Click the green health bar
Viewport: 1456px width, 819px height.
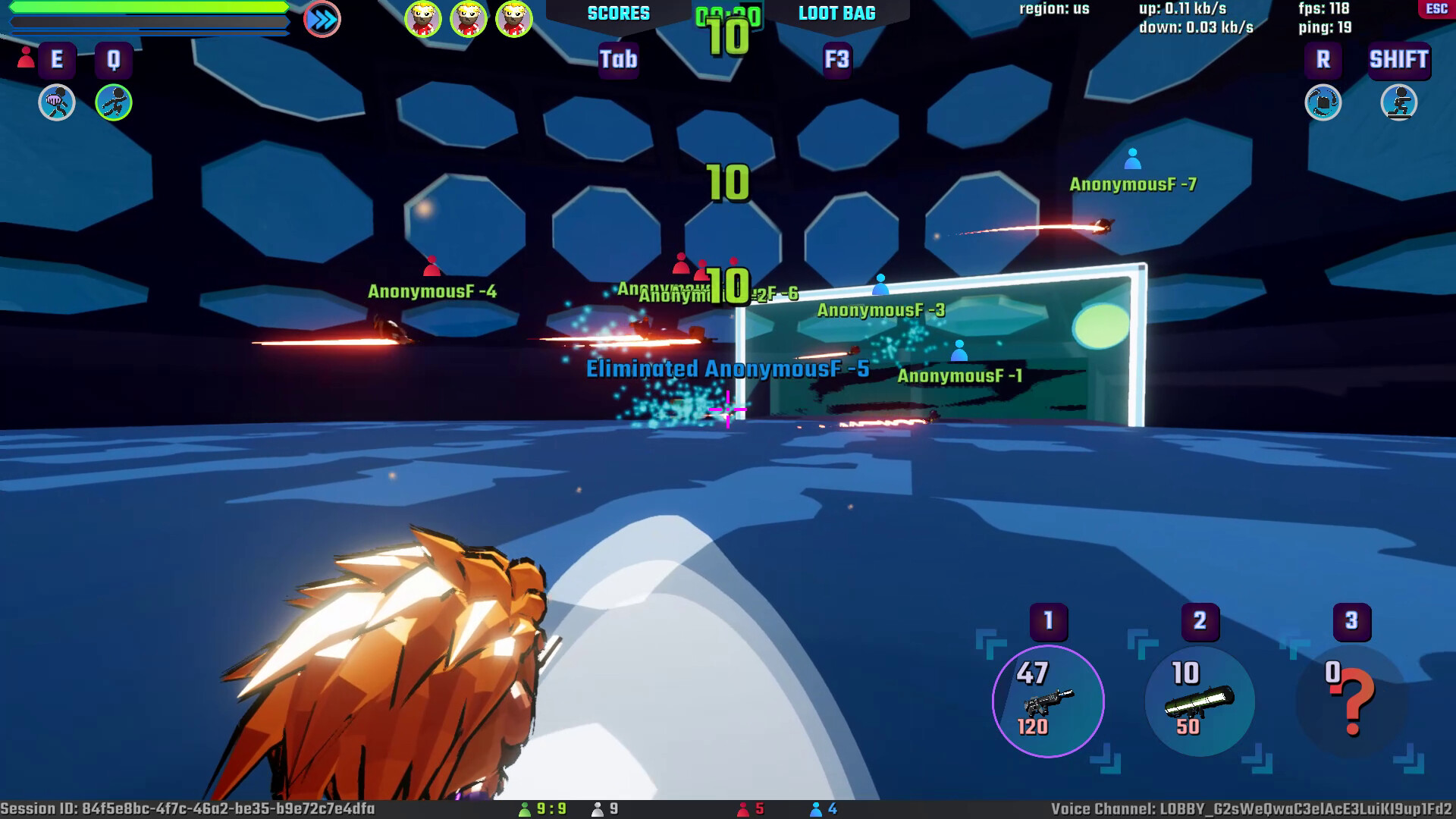click(136, 8)
